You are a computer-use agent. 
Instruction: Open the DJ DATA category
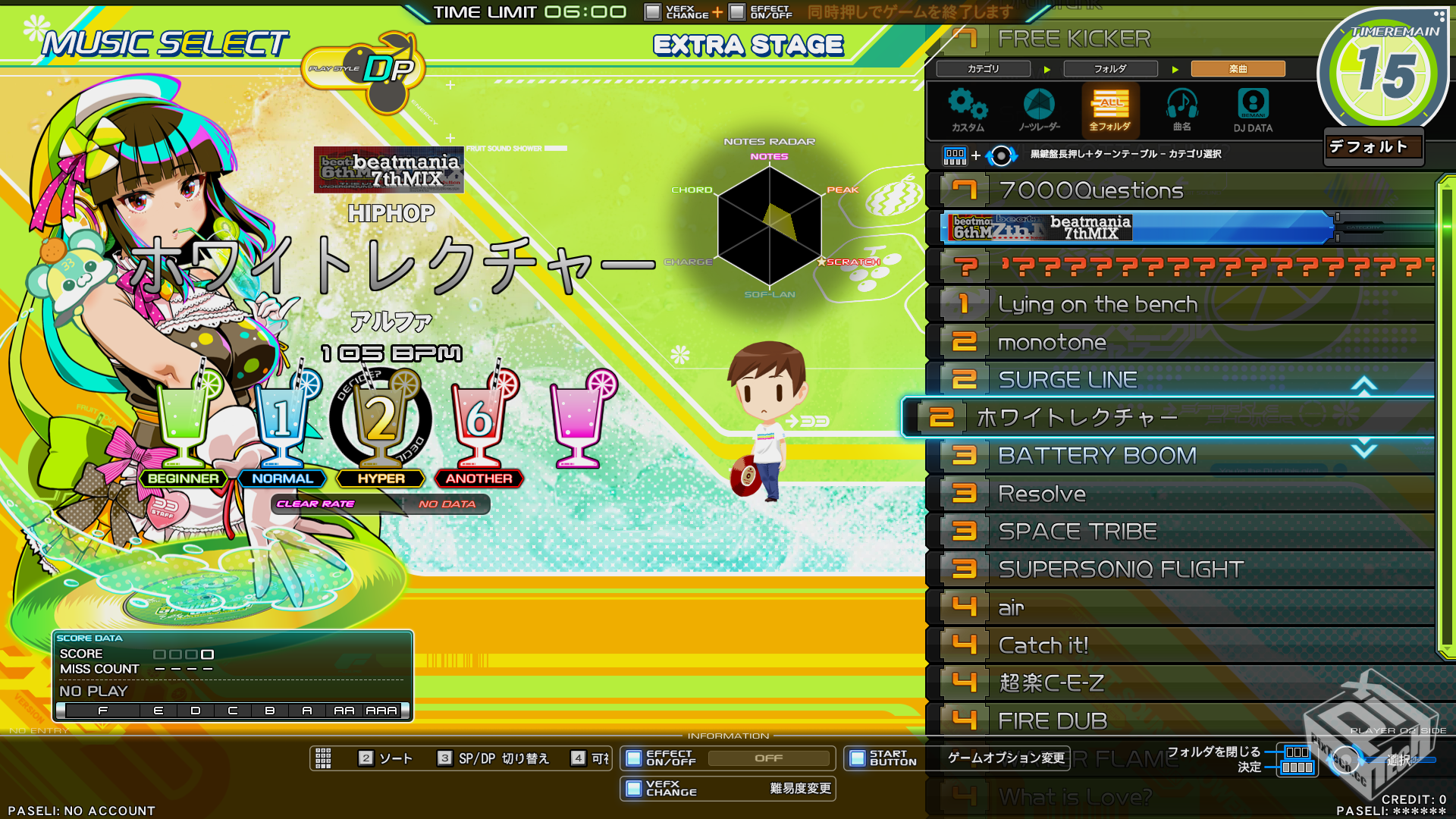tap(1253, 111)
